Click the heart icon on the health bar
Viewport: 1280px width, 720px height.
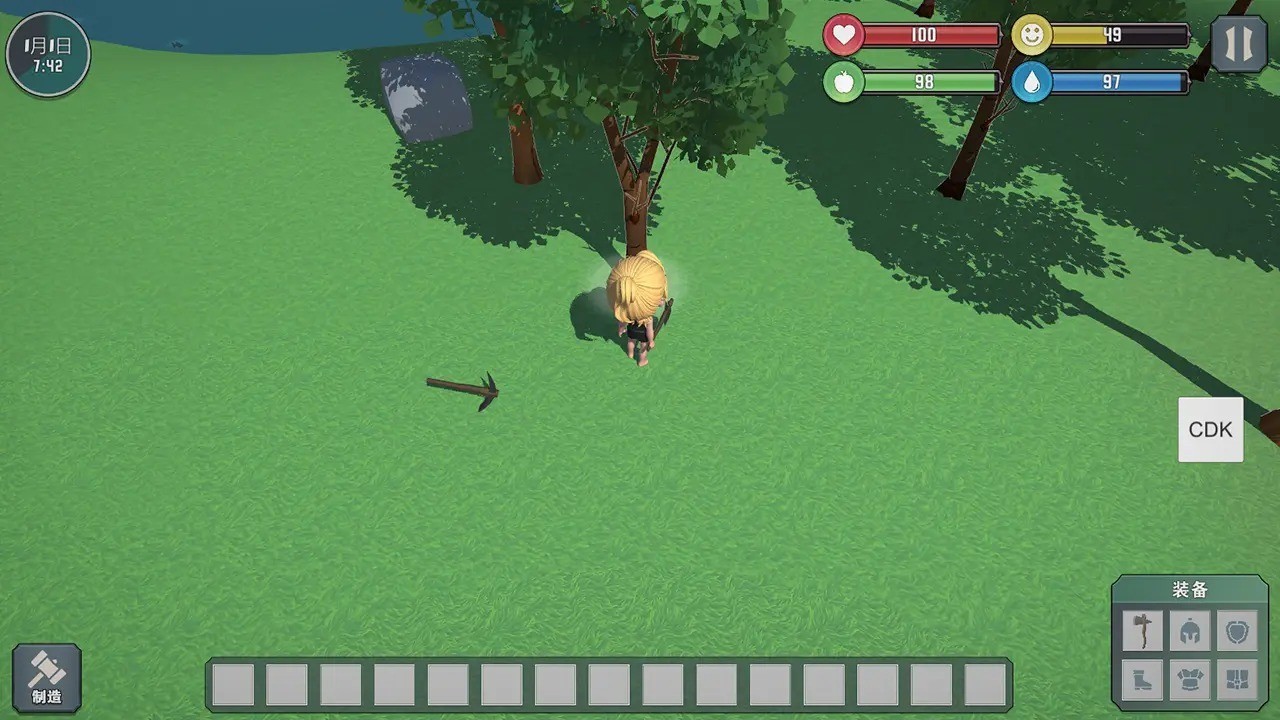845,35
